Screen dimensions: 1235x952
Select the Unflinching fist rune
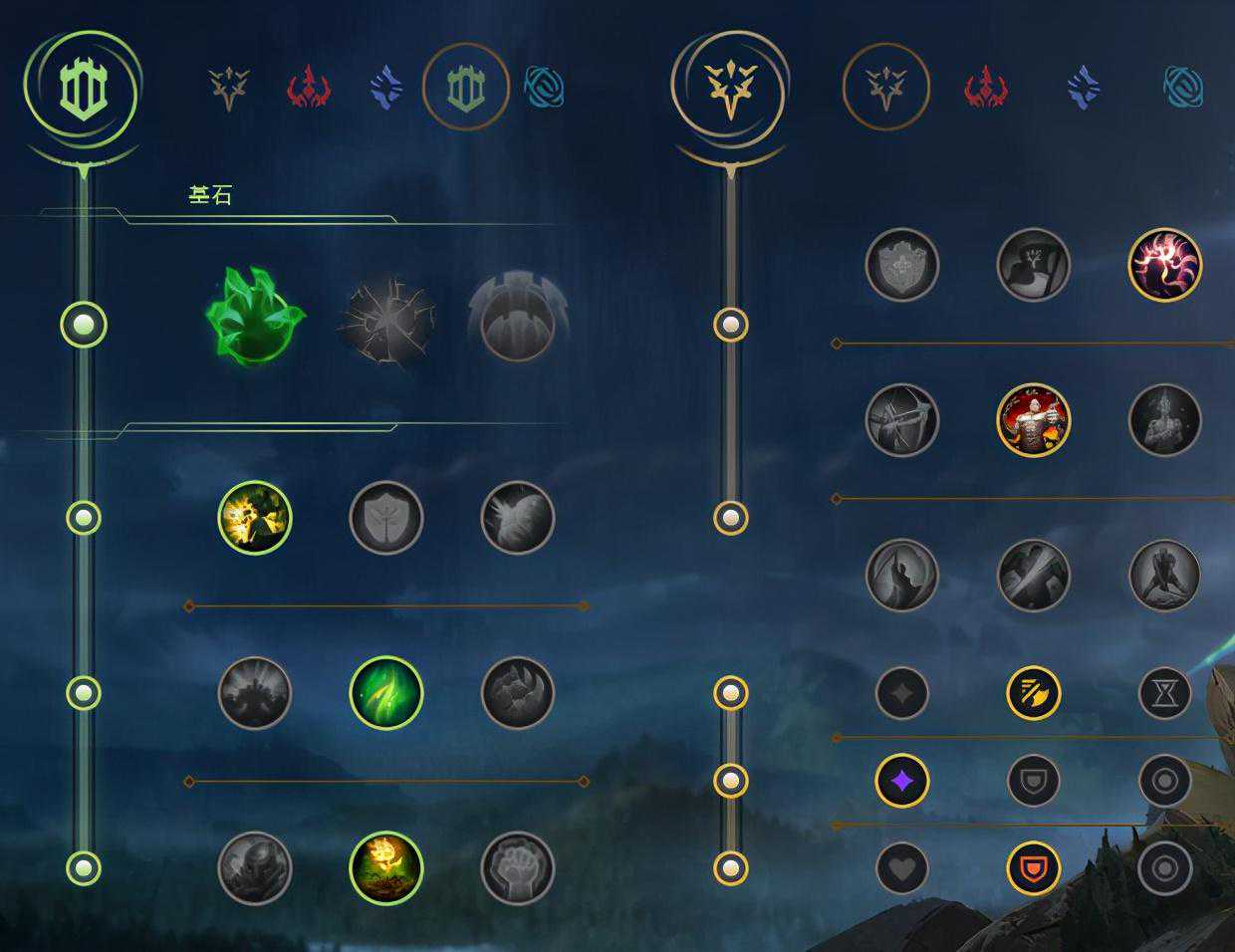point(518,868)
